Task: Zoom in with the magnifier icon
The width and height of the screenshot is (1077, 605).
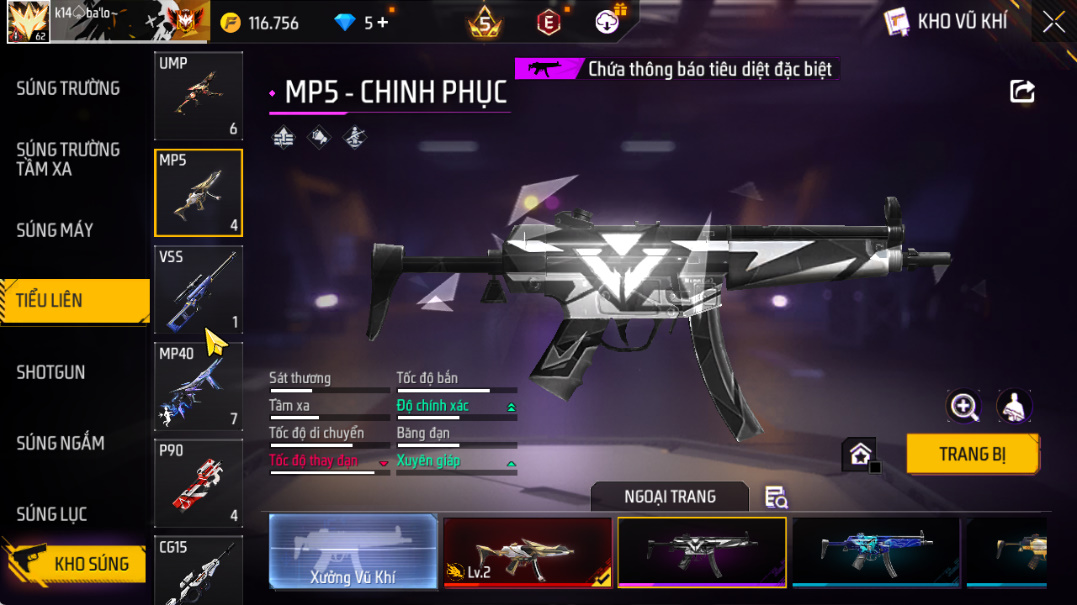Action: pyautogui.click(x=964, y=406)
